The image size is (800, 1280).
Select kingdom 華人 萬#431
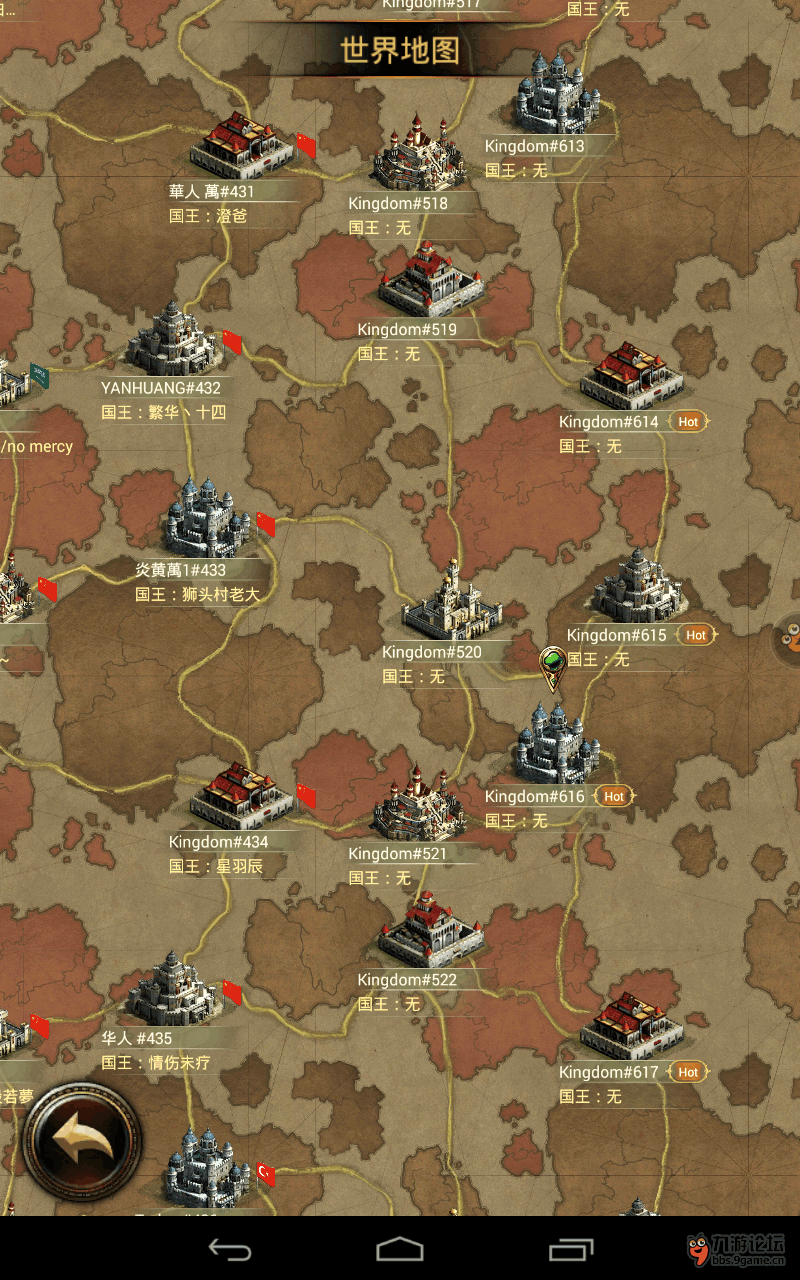tap(242, 146)
